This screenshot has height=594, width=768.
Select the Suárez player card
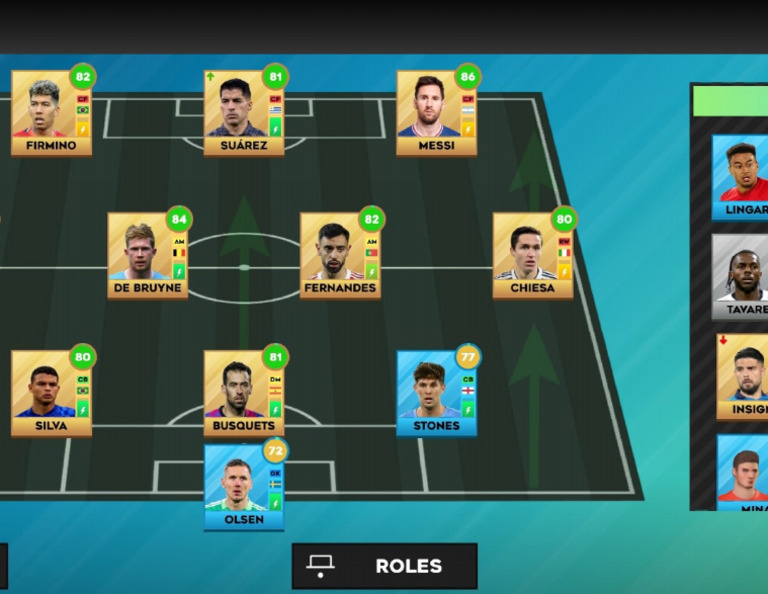click(244, 113)
